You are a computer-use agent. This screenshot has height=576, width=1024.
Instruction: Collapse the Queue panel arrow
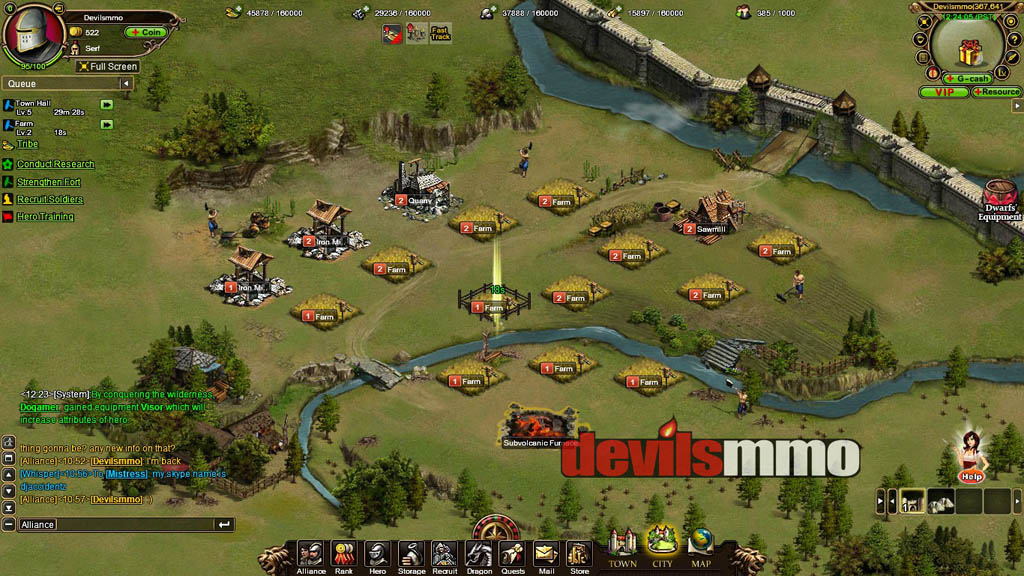(x=126, y=84)
